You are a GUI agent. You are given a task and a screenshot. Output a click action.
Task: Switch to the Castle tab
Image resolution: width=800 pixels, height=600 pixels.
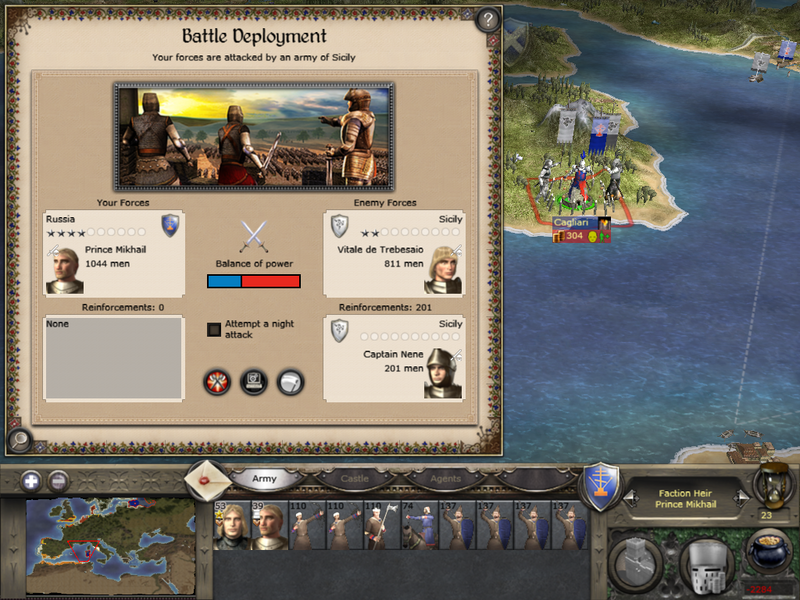tap(355, 479)
